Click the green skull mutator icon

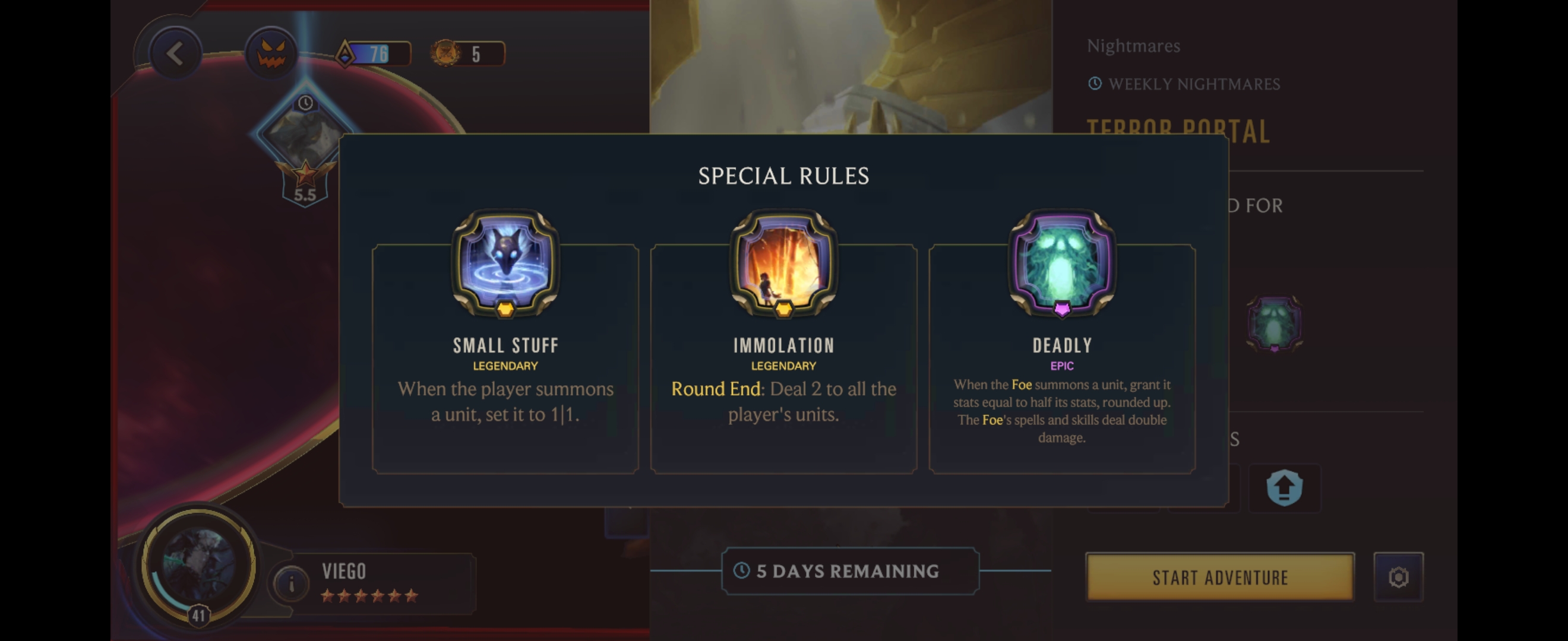[1274, 323]
